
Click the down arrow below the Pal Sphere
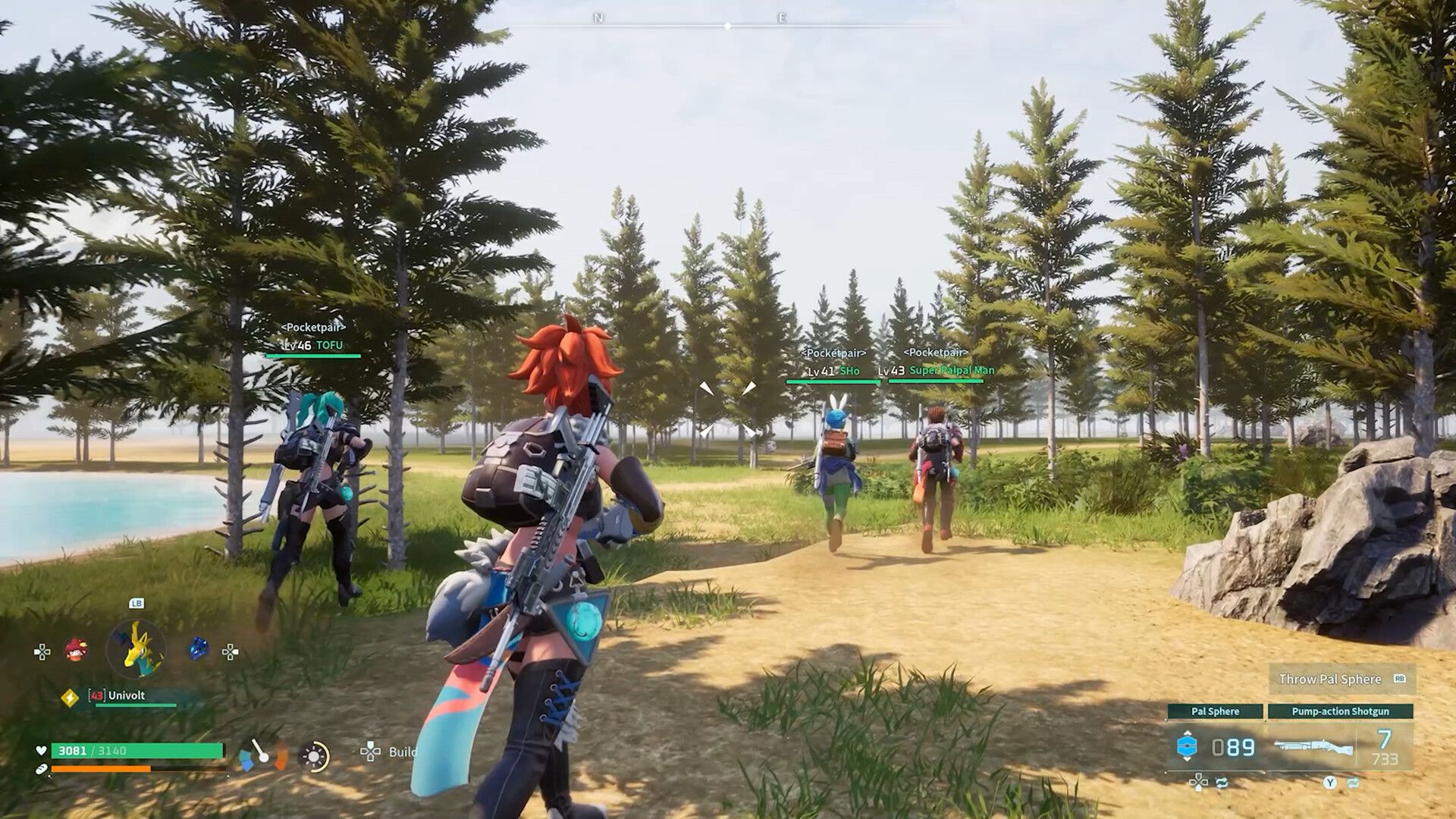point(1187,759)
